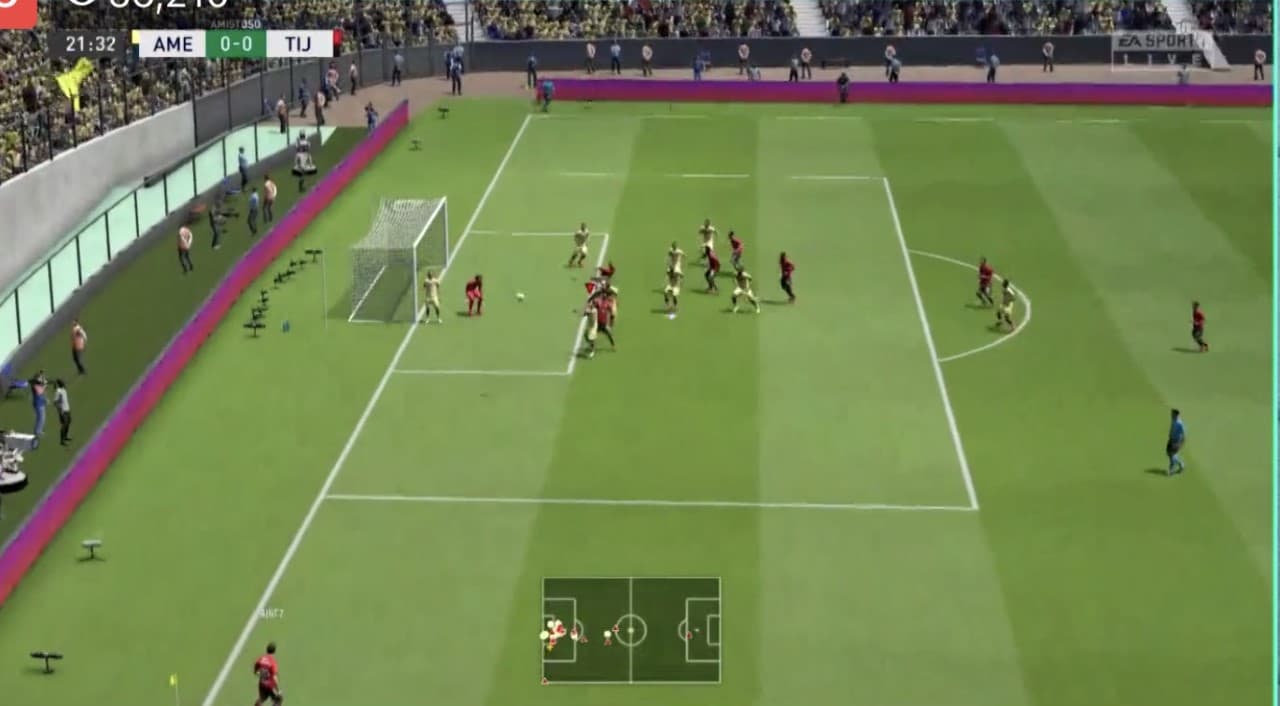Click the red live badge on the stream overlay
Image resolution: width=1280 pixels, height=706 pixels.
tap(17, 12)
